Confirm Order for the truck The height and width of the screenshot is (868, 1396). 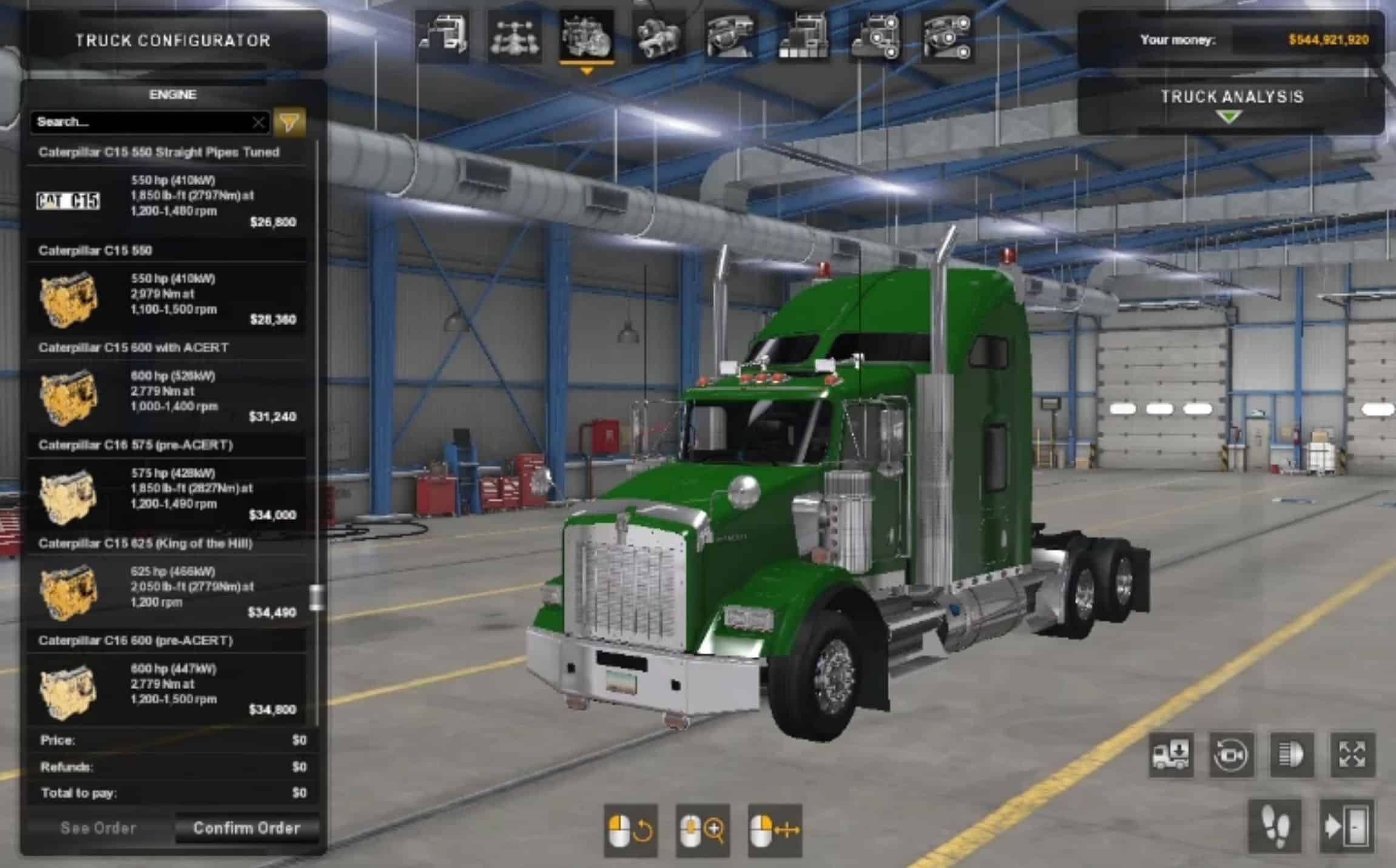coord(246,829)
